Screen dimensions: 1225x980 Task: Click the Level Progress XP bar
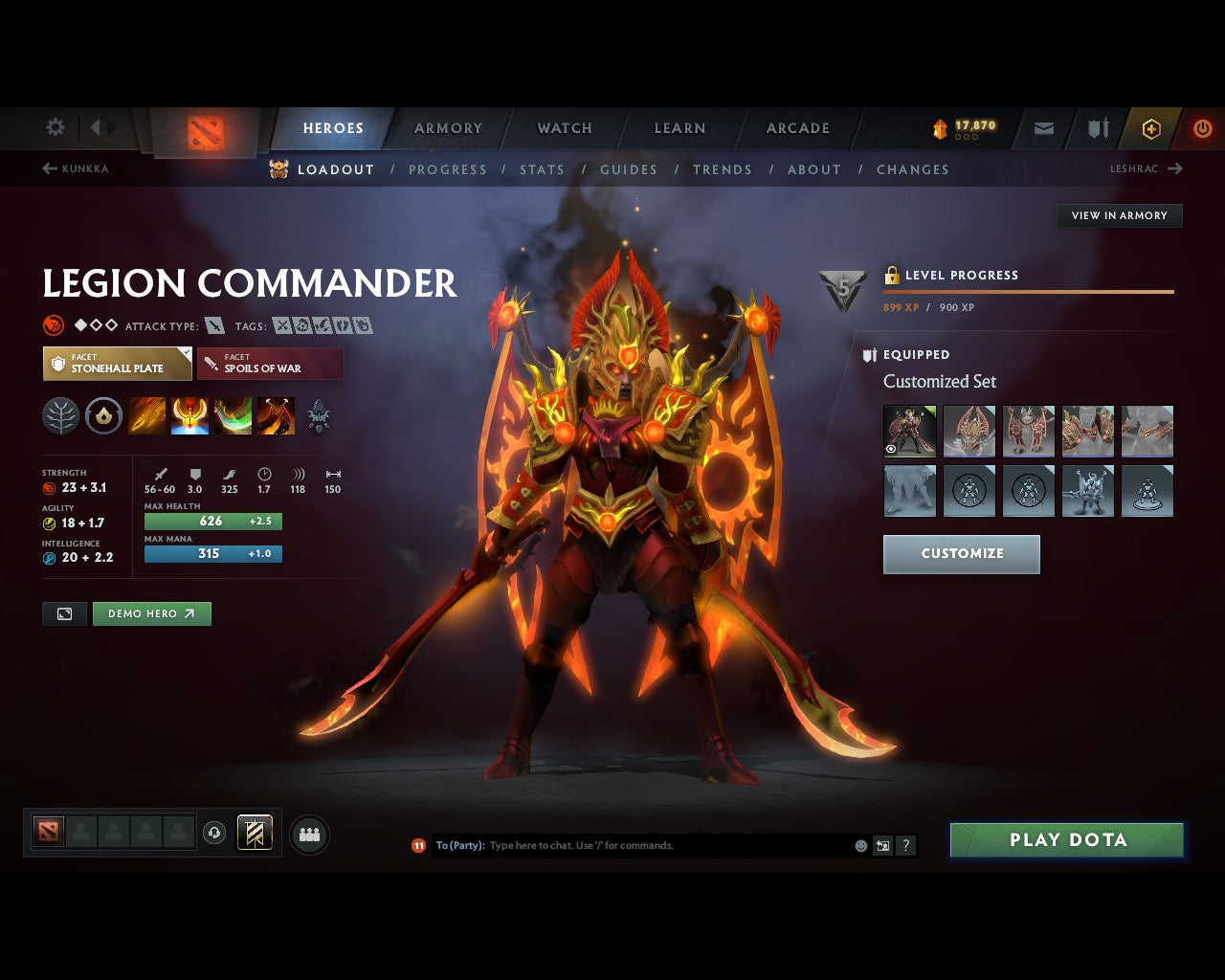click(1029, 291)
